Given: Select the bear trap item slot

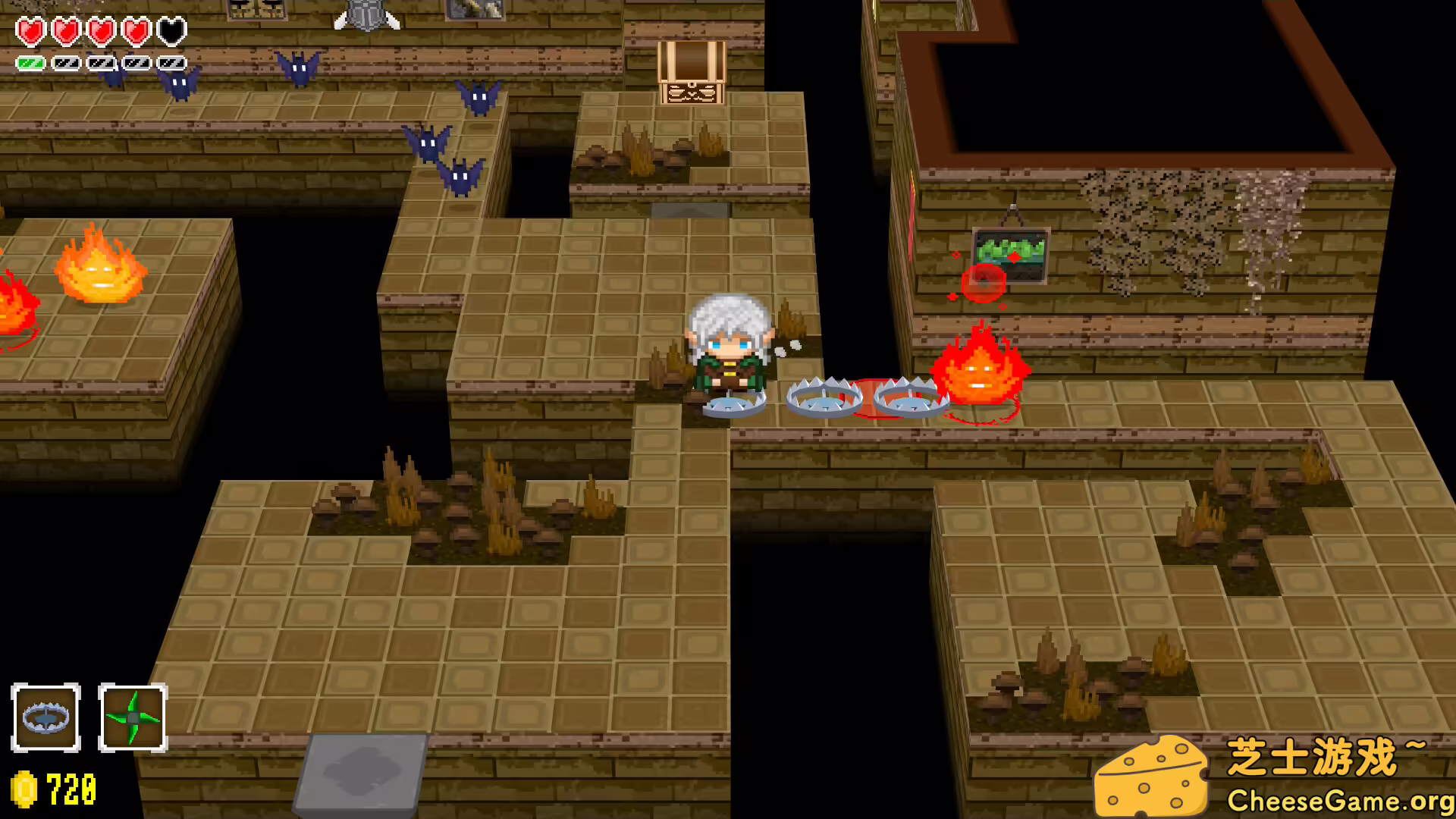Looking at the screenshot, I should (46, 717).
